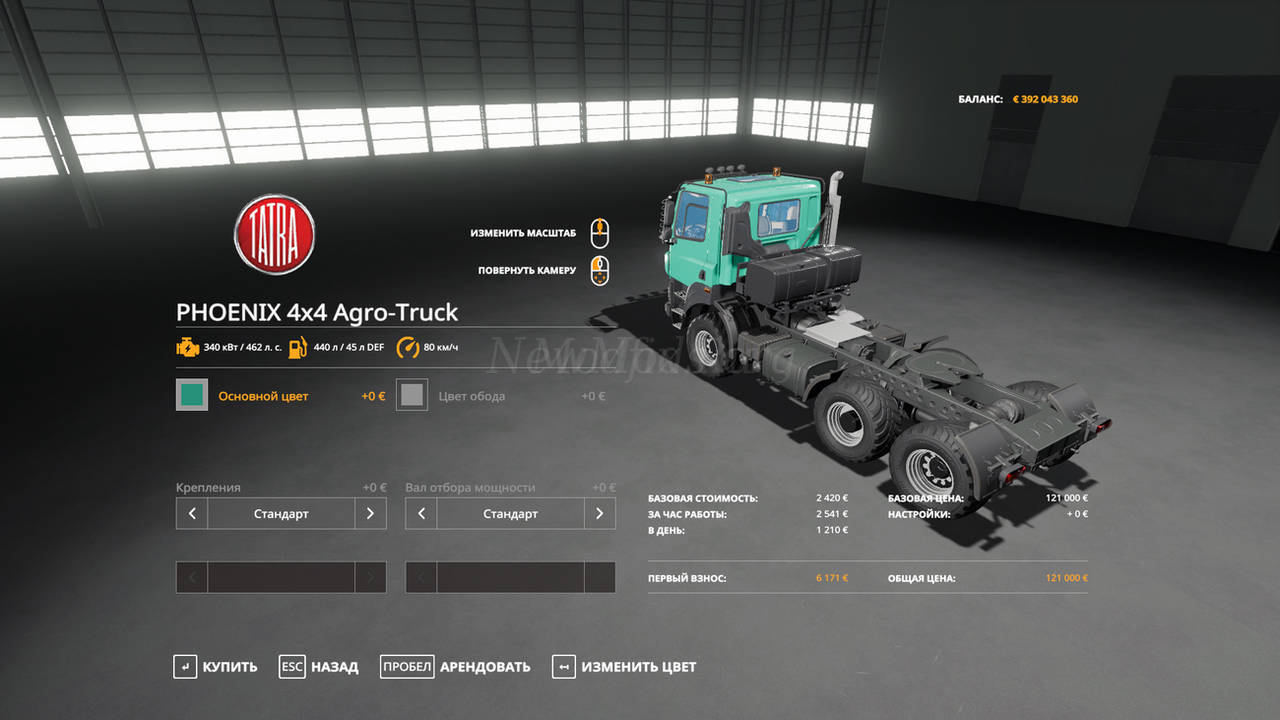Lease the vehicle via АРЕНДОВАТЬ
The height and width of the screenshot is (720, 1280).
[455, 667]
